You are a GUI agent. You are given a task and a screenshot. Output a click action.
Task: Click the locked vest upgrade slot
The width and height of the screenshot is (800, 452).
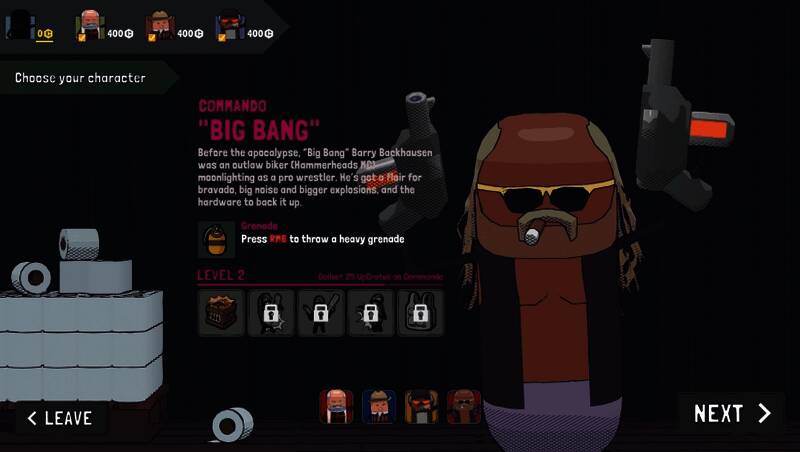(420, 313)
